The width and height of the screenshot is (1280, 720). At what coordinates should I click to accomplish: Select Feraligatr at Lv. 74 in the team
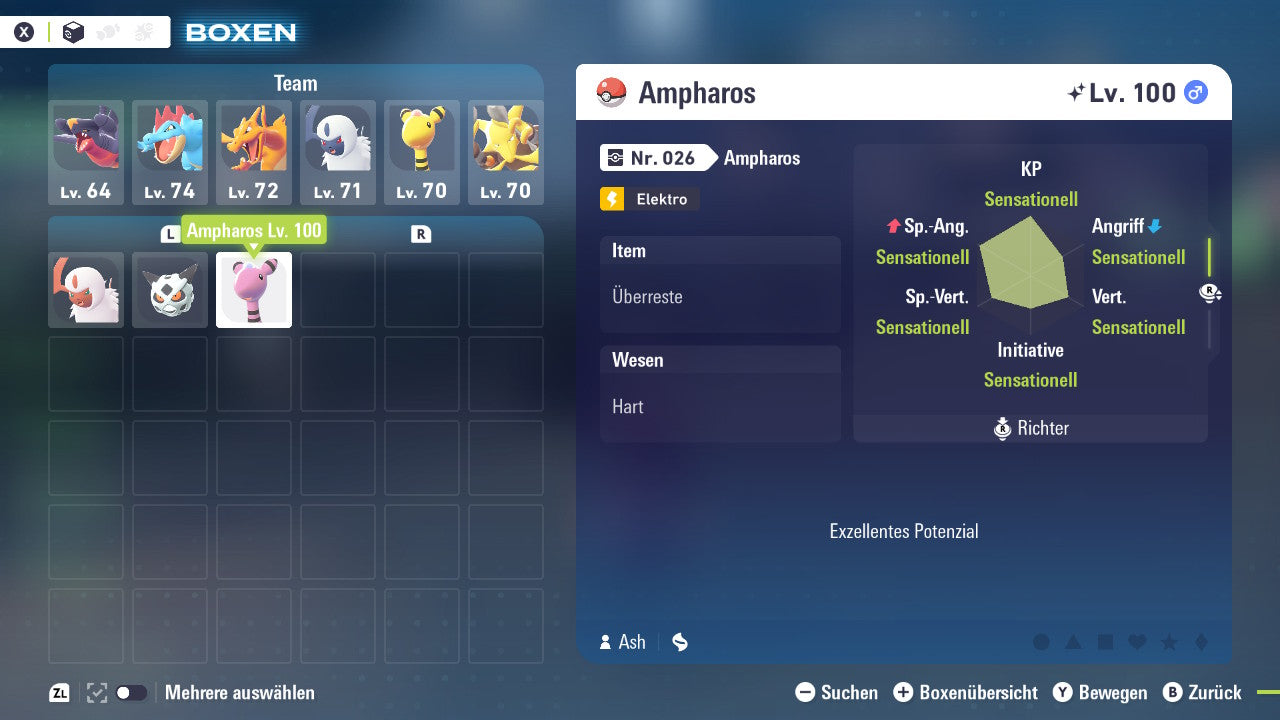coord(169,150)
